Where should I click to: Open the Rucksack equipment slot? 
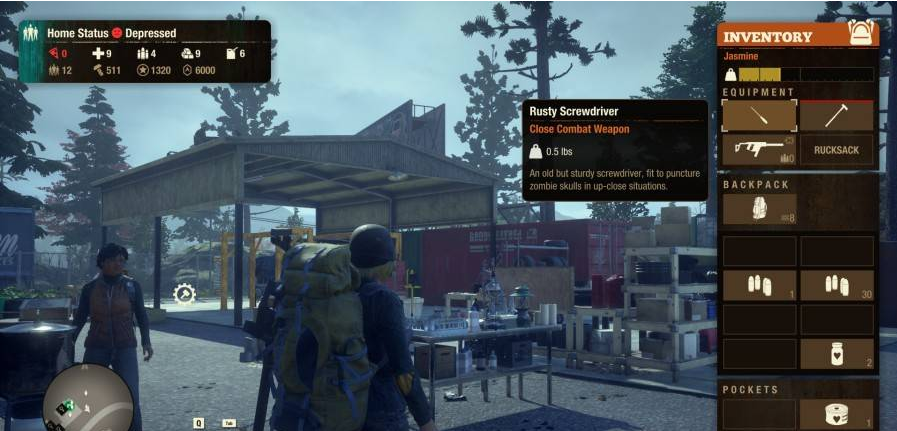click(836, 150)
